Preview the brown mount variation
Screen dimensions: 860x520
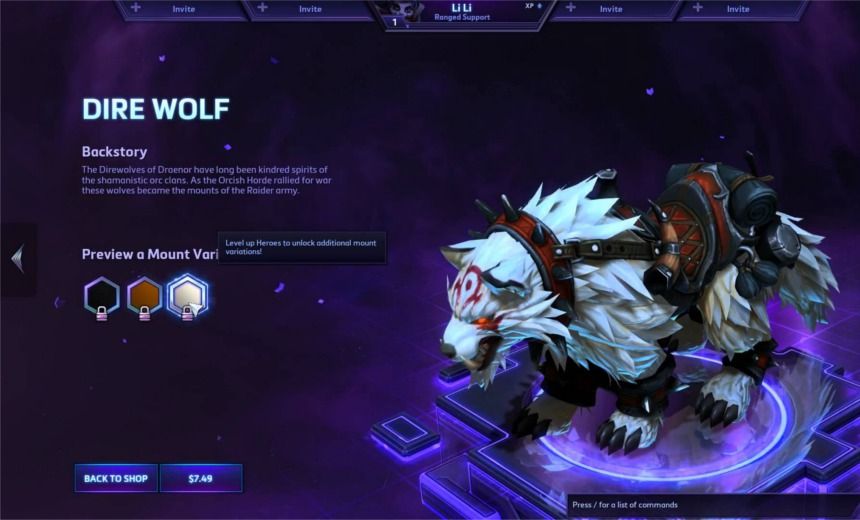pyautogui.click(x=144, y=295)
